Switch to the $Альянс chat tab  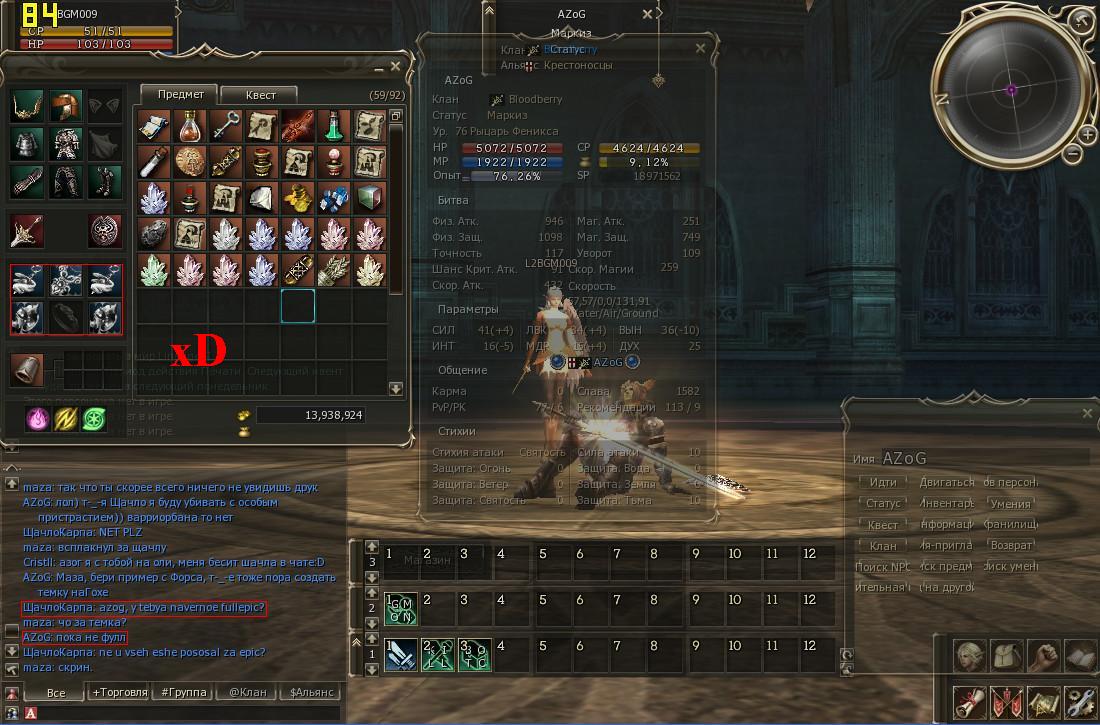pyautogui.click(x=310, y=691)
